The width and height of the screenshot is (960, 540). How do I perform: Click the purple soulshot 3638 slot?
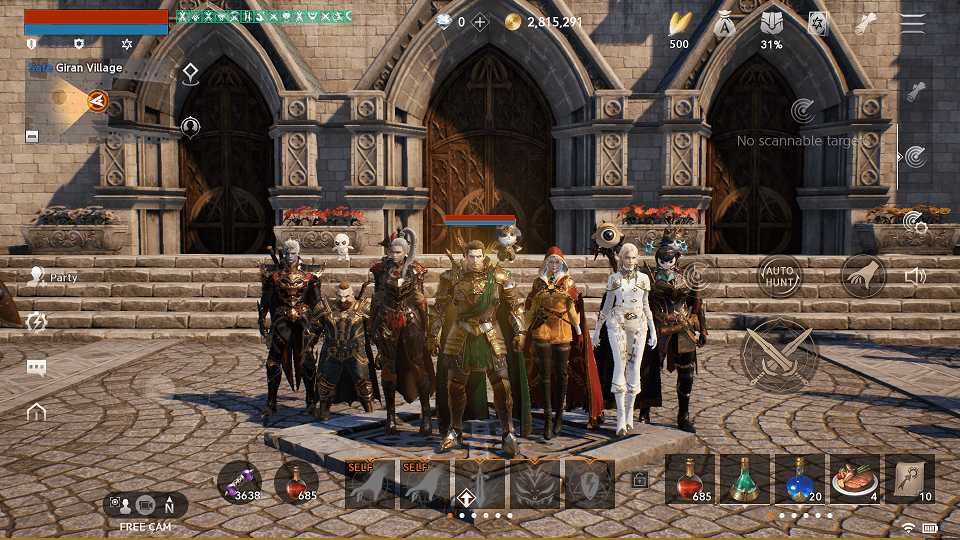[x=239, y=481]
